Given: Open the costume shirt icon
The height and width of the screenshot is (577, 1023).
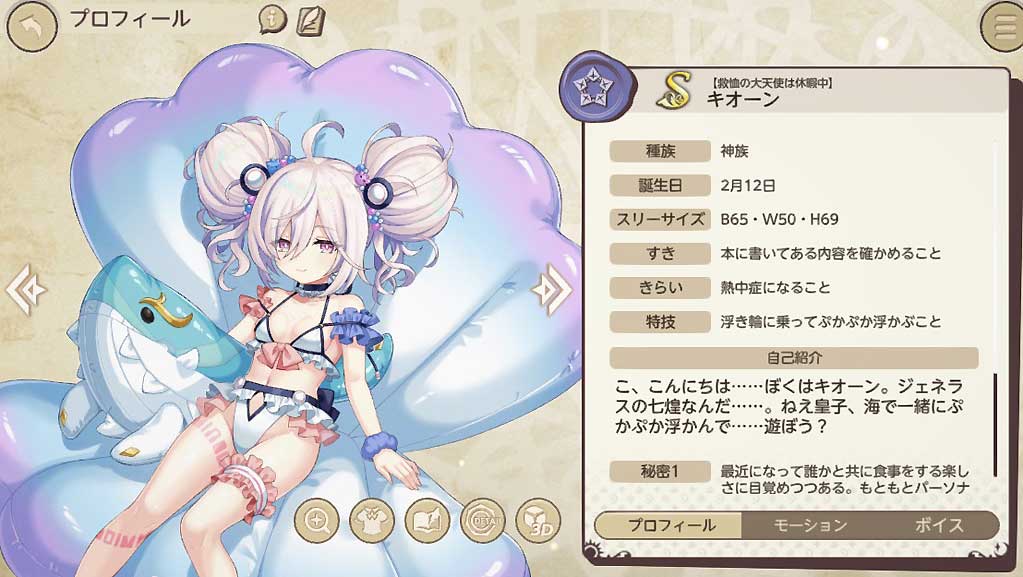Looking at the screenshot, I should coord(372,520).
